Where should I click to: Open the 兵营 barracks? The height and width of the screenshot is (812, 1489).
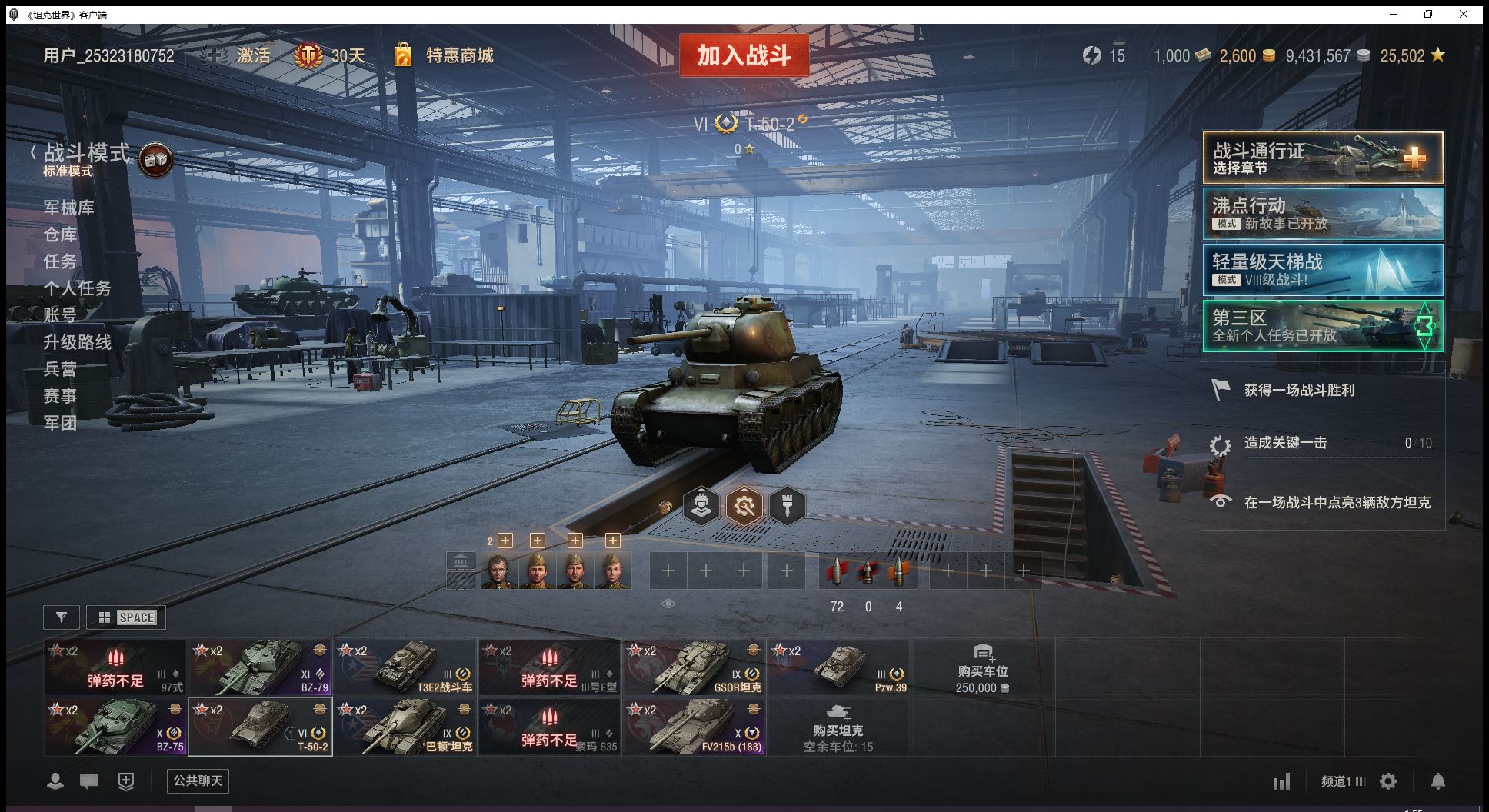point(60,369)
